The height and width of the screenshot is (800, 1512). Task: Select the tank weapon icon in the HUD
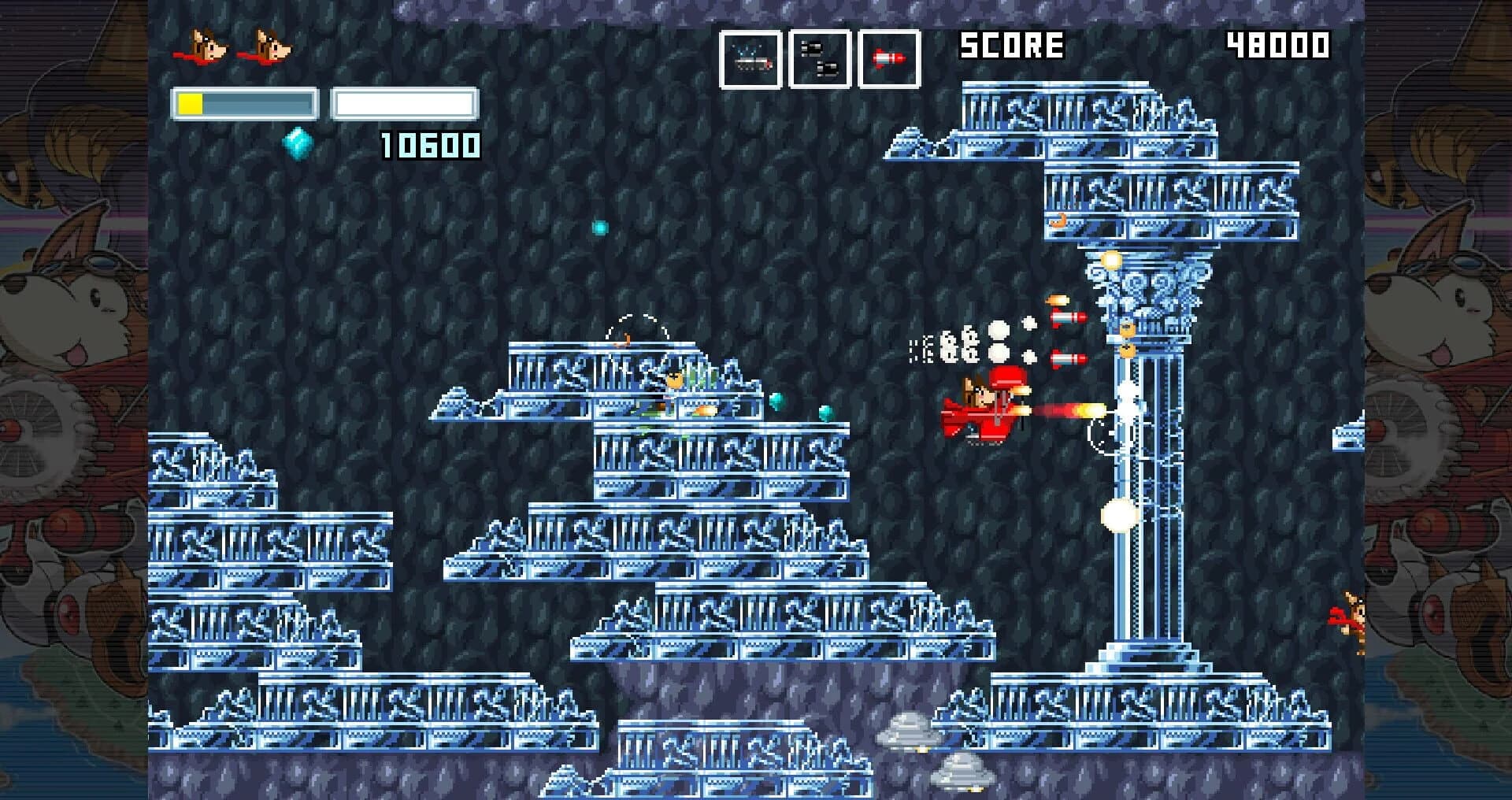click(x=751, y=57)
